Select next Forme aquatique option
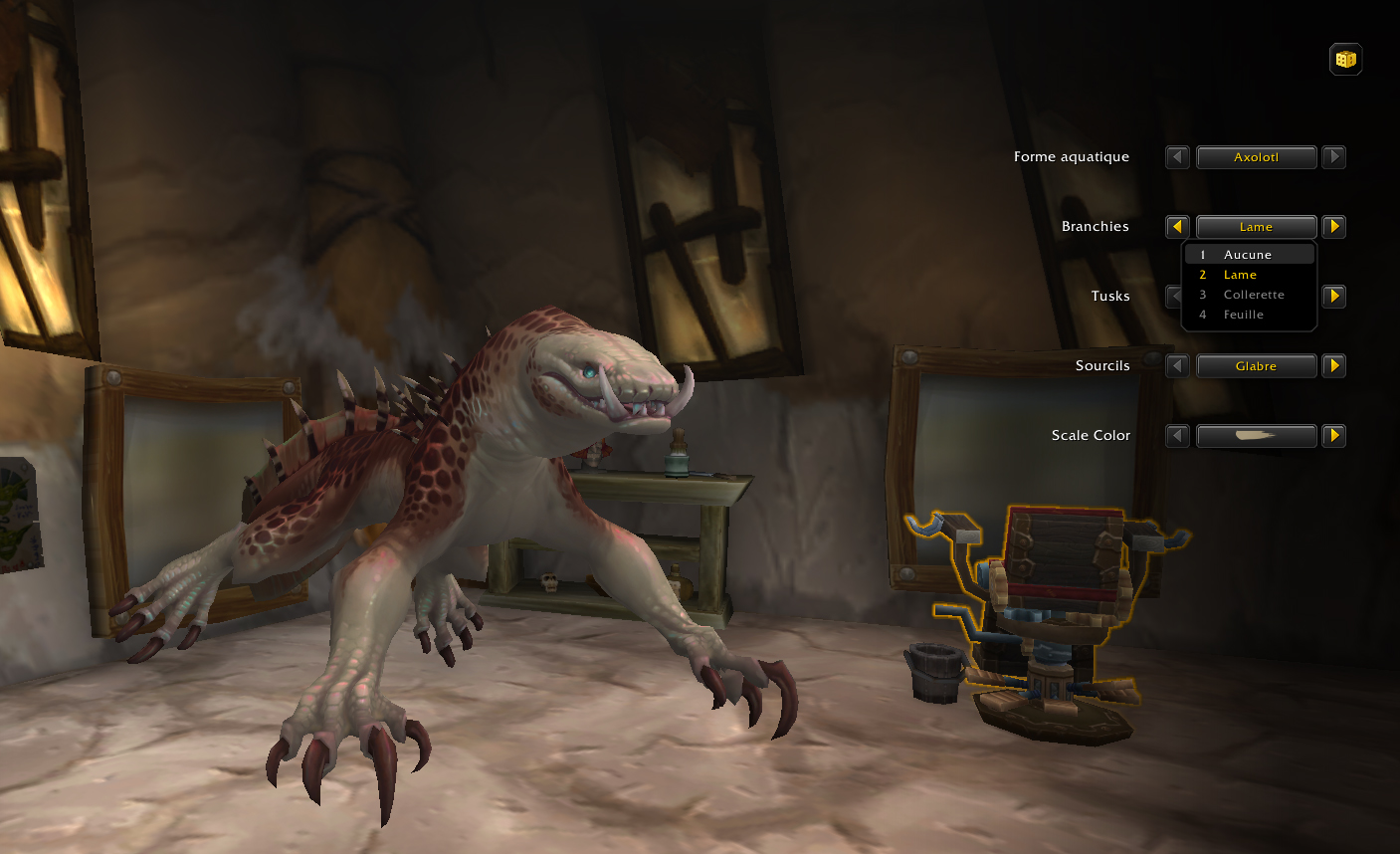Viewport: 1400px width, 854px height. [x=1334, y=157]
